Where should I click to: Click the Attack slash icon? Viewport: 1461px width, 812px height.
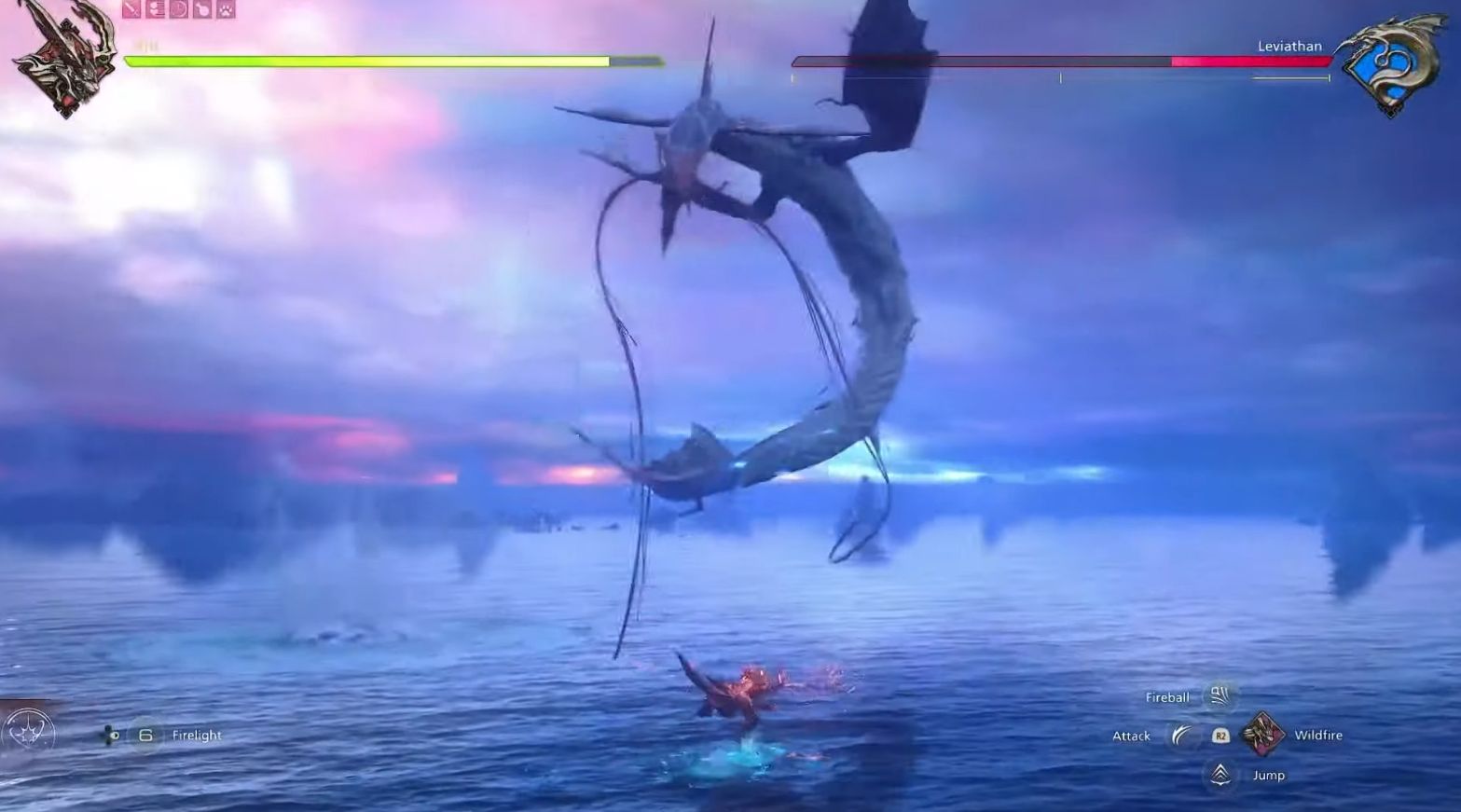click(1182, 735)
